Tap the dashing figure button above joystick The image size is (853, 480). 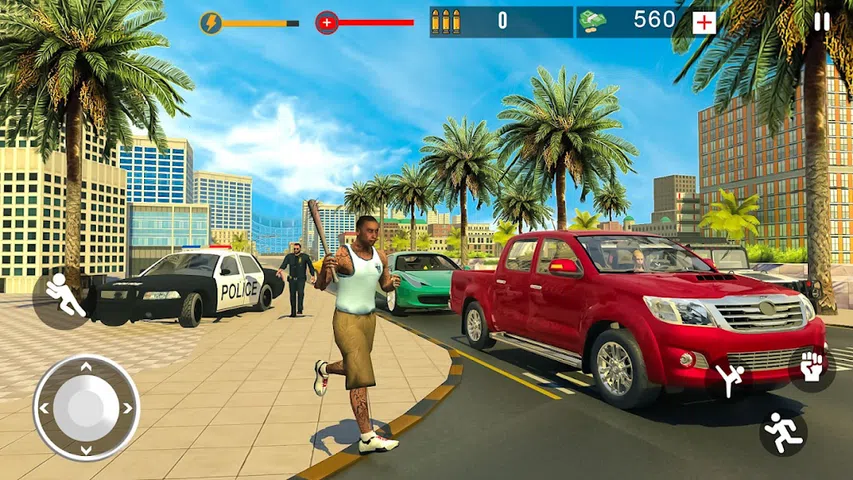(64, 296)
